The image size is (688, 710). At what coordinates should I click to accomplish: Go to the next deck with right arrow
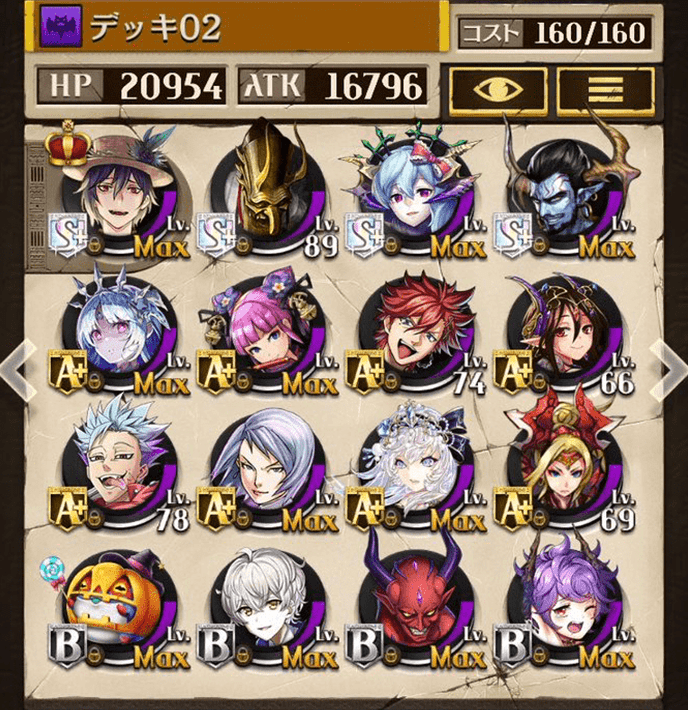click(670, 366)
